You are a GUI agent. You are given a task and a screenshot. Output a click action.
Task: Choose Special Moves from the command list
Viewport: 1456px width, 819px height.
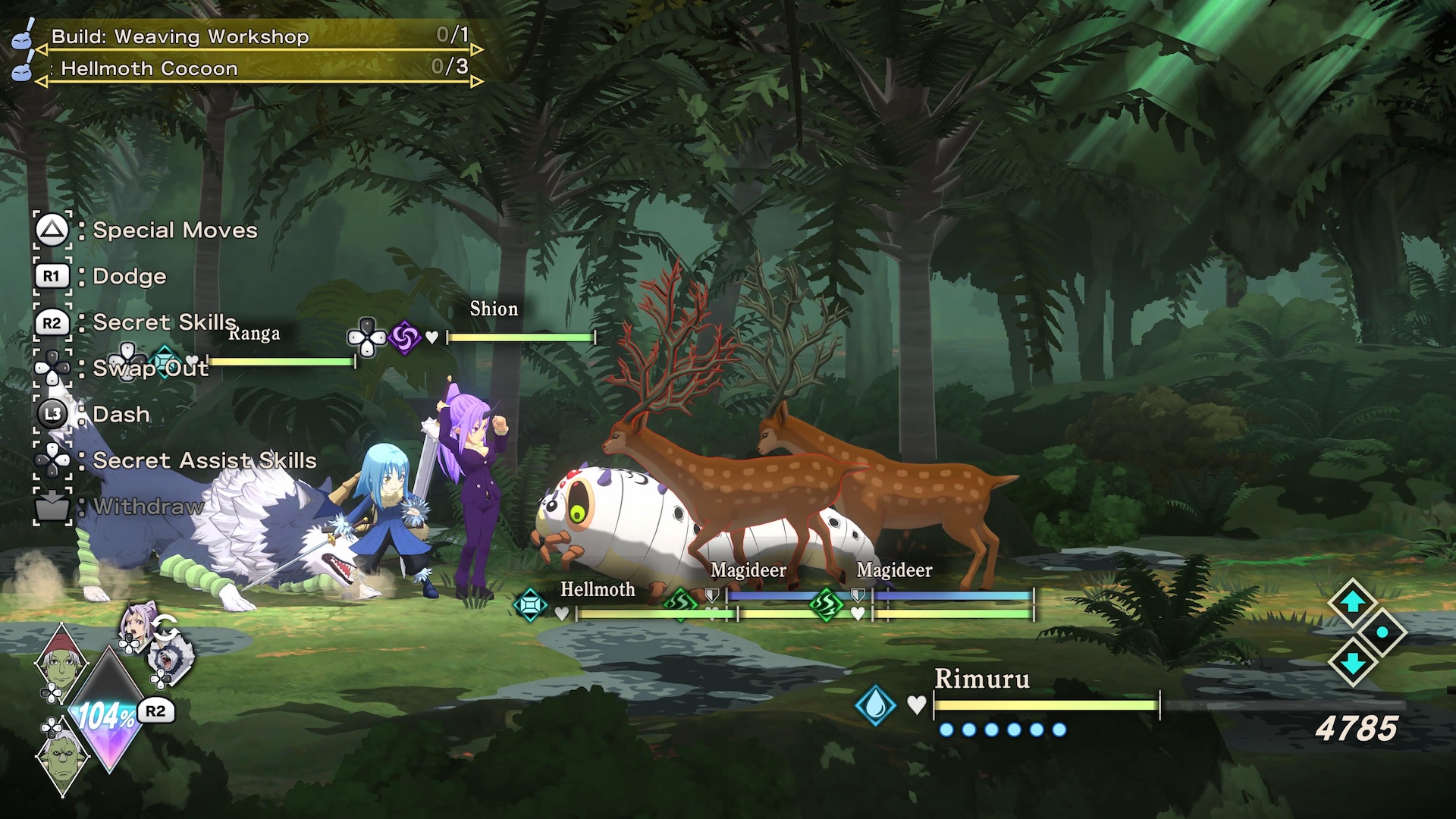click(x=174, y=231)
